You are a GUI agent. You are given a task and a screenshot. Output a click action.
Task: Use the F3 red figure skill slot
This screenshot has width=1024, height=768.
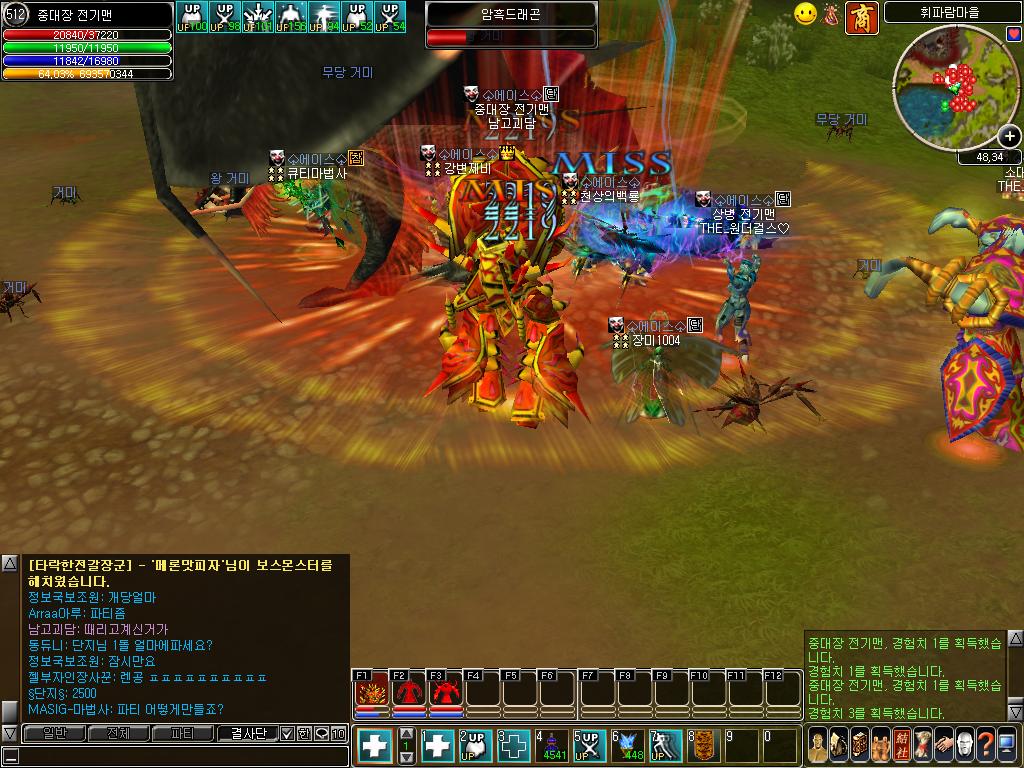tap(445, 692)
